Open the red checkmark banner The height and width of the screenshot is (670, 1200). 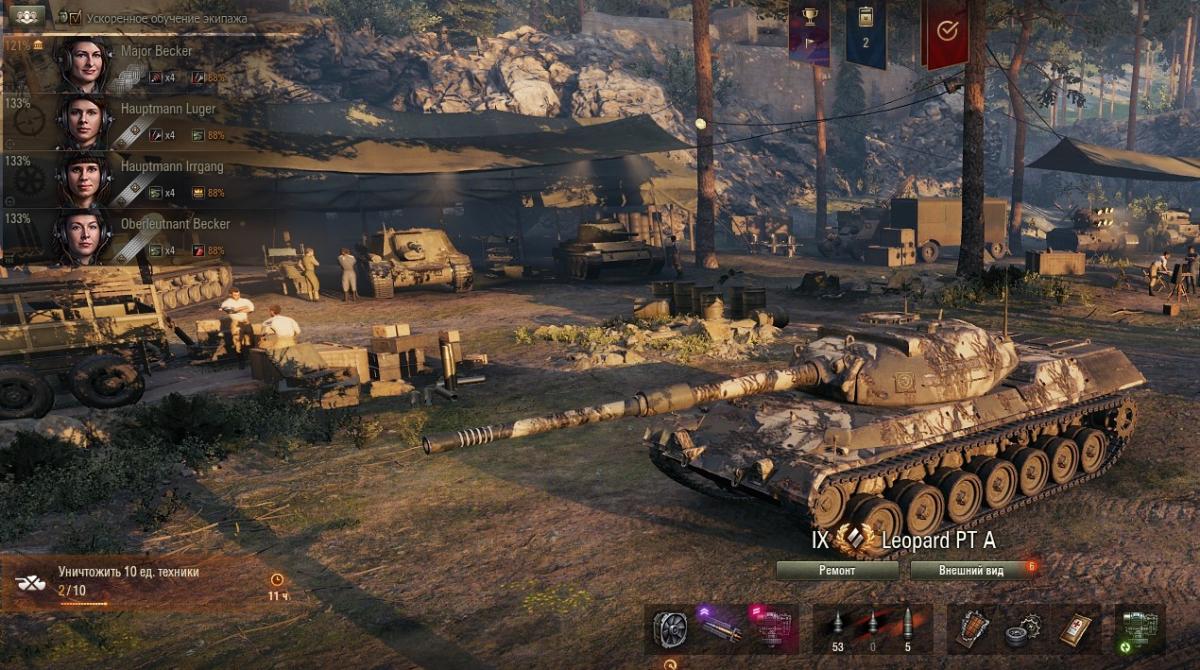pyautogui.click(x=945, y=31)
